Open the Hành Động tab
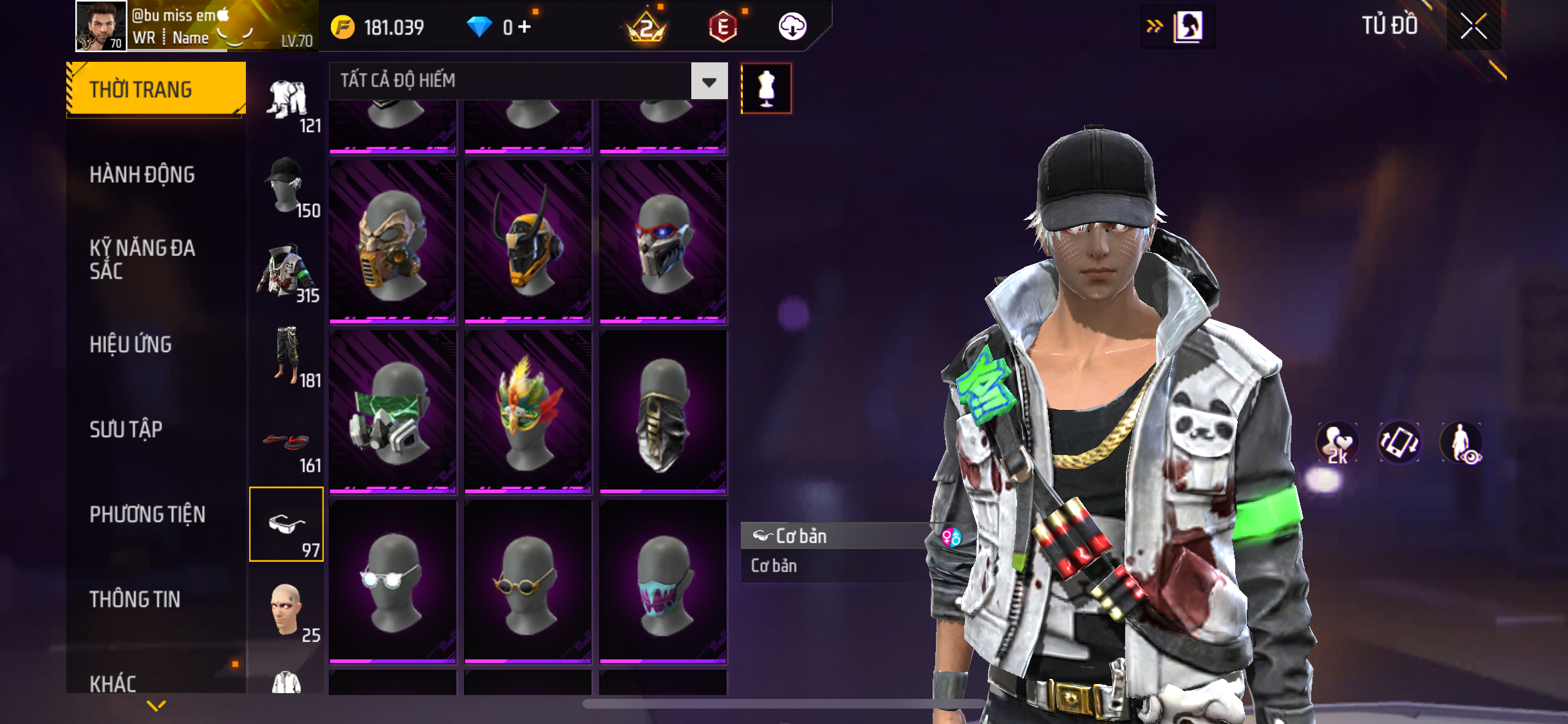 coord(142,174)
